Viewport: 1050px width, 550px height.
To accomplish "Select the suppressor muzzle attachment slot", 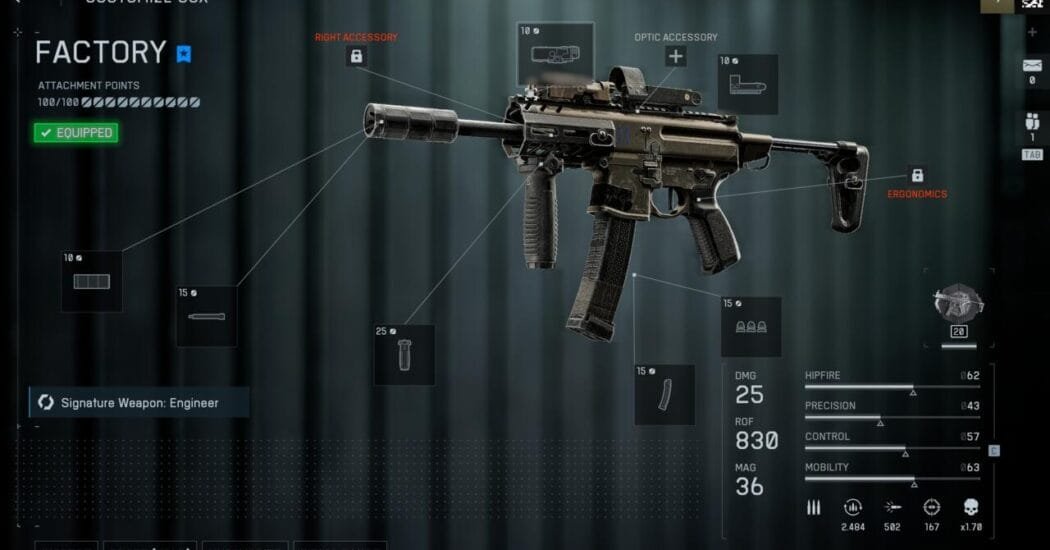I will [92, 281].
